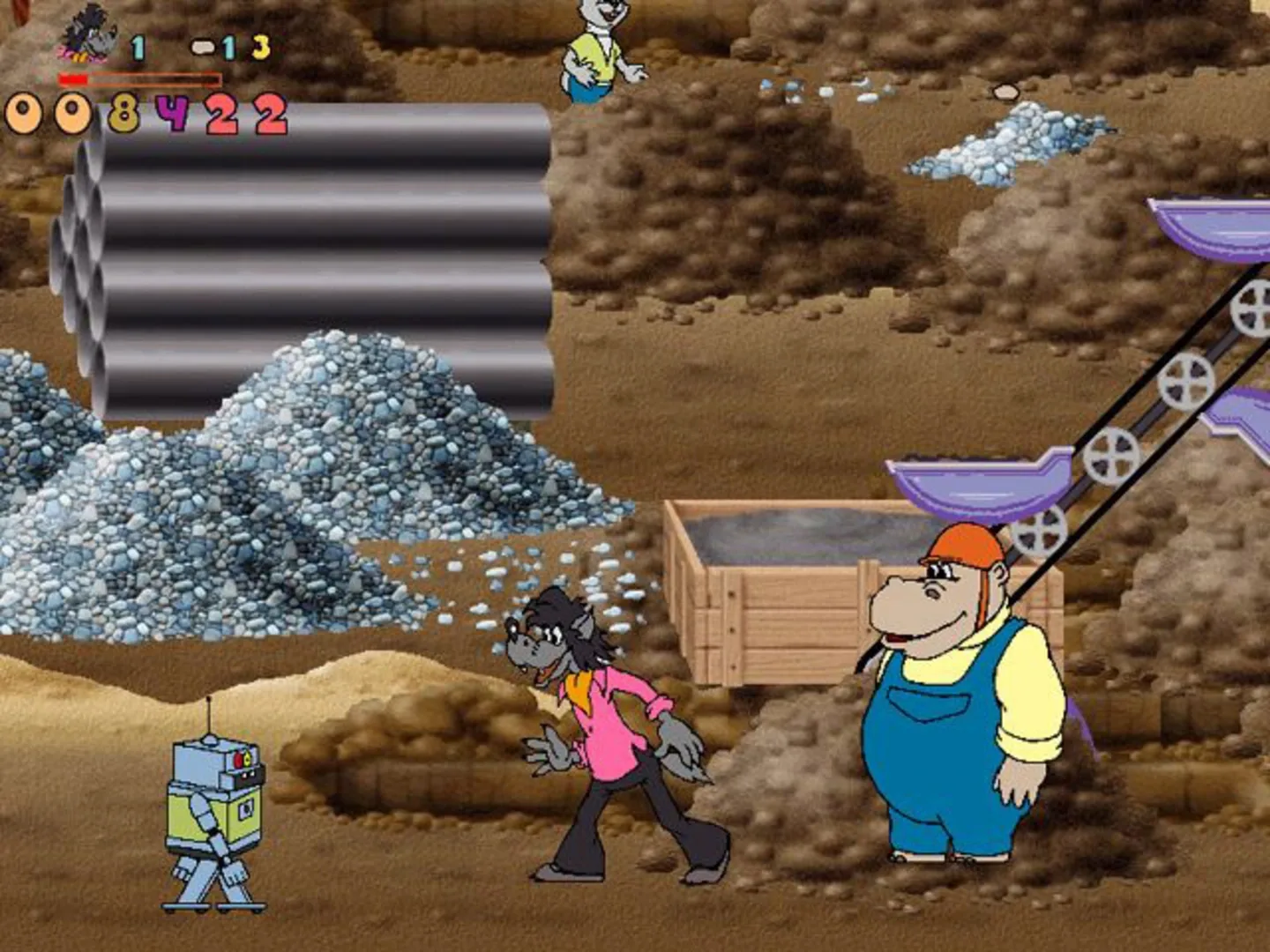Click the hare in the yellow vest
Image resolution: width=1270 pixels, height=952 pixels.
[595, 53]
